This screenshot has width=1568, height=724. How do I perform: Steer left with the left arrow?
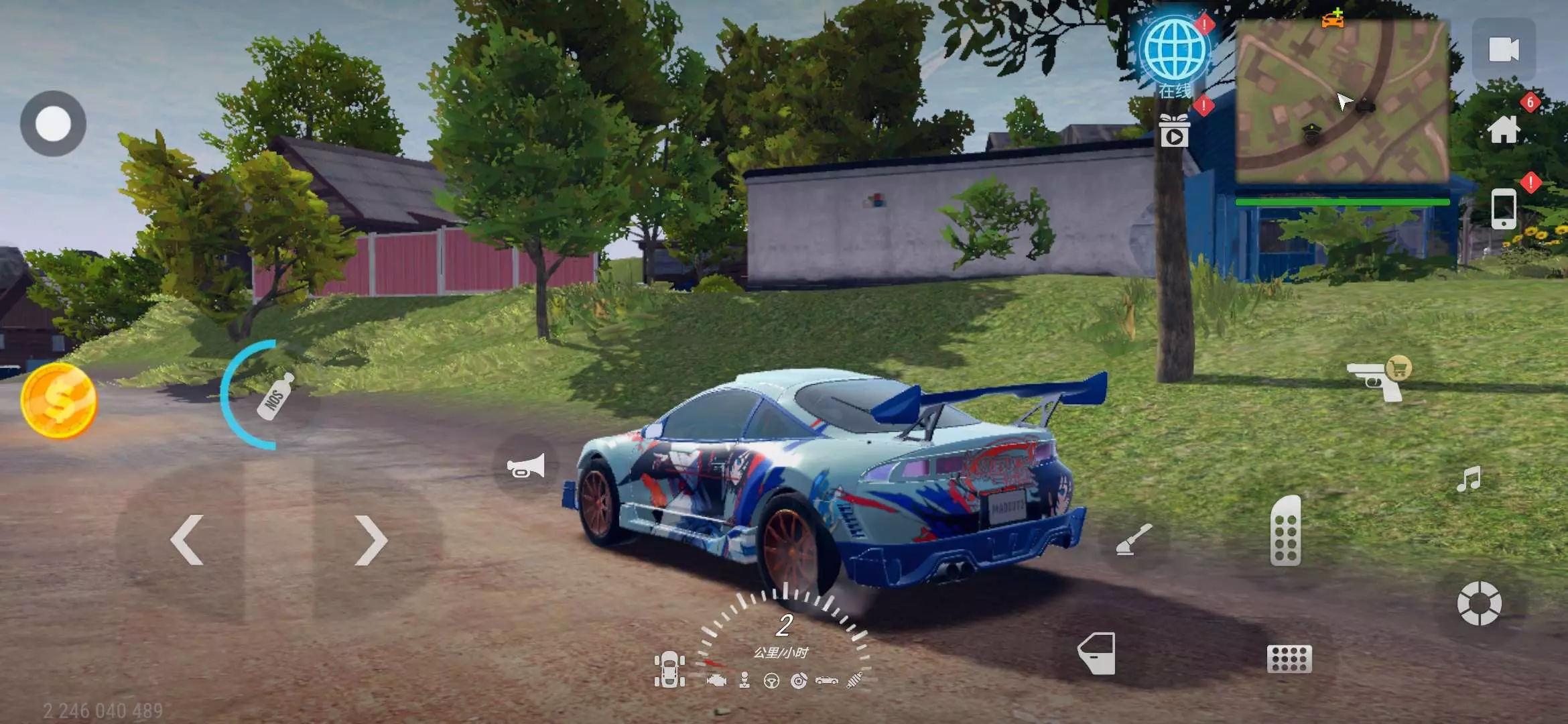coord(187,540)
